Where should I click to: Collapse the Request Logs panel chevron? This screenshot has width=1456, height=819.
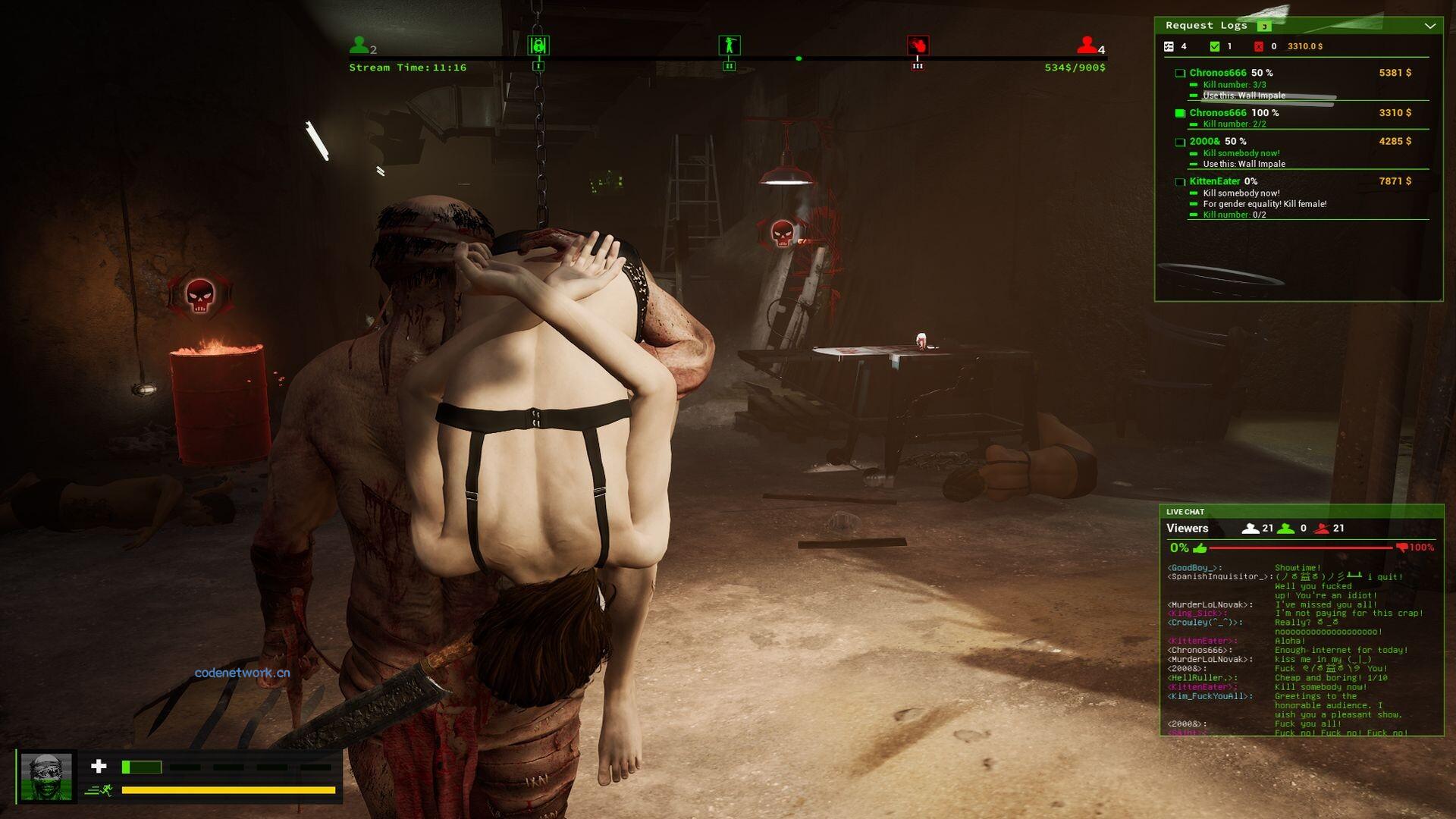1429,26
